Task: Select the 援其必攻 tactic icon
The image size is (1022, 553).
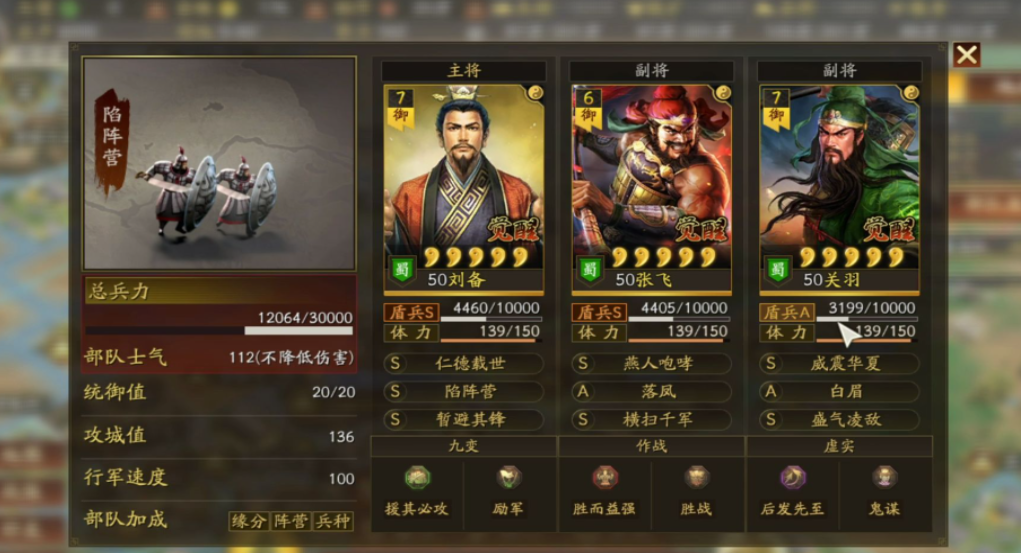Action: pos(417,478)
